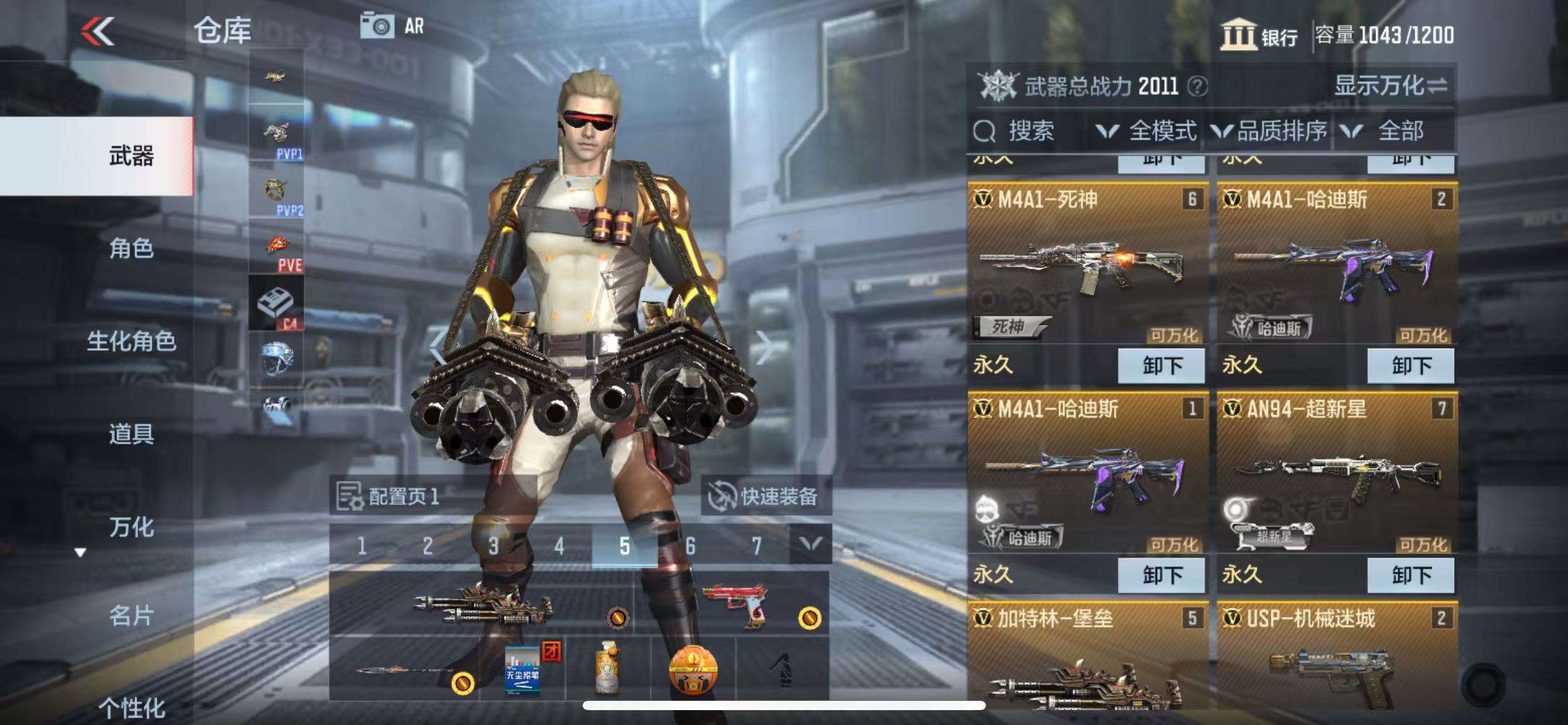
Task: Switch to the 万化 tab
Action: pyautogui.click(x=131, y=527)
